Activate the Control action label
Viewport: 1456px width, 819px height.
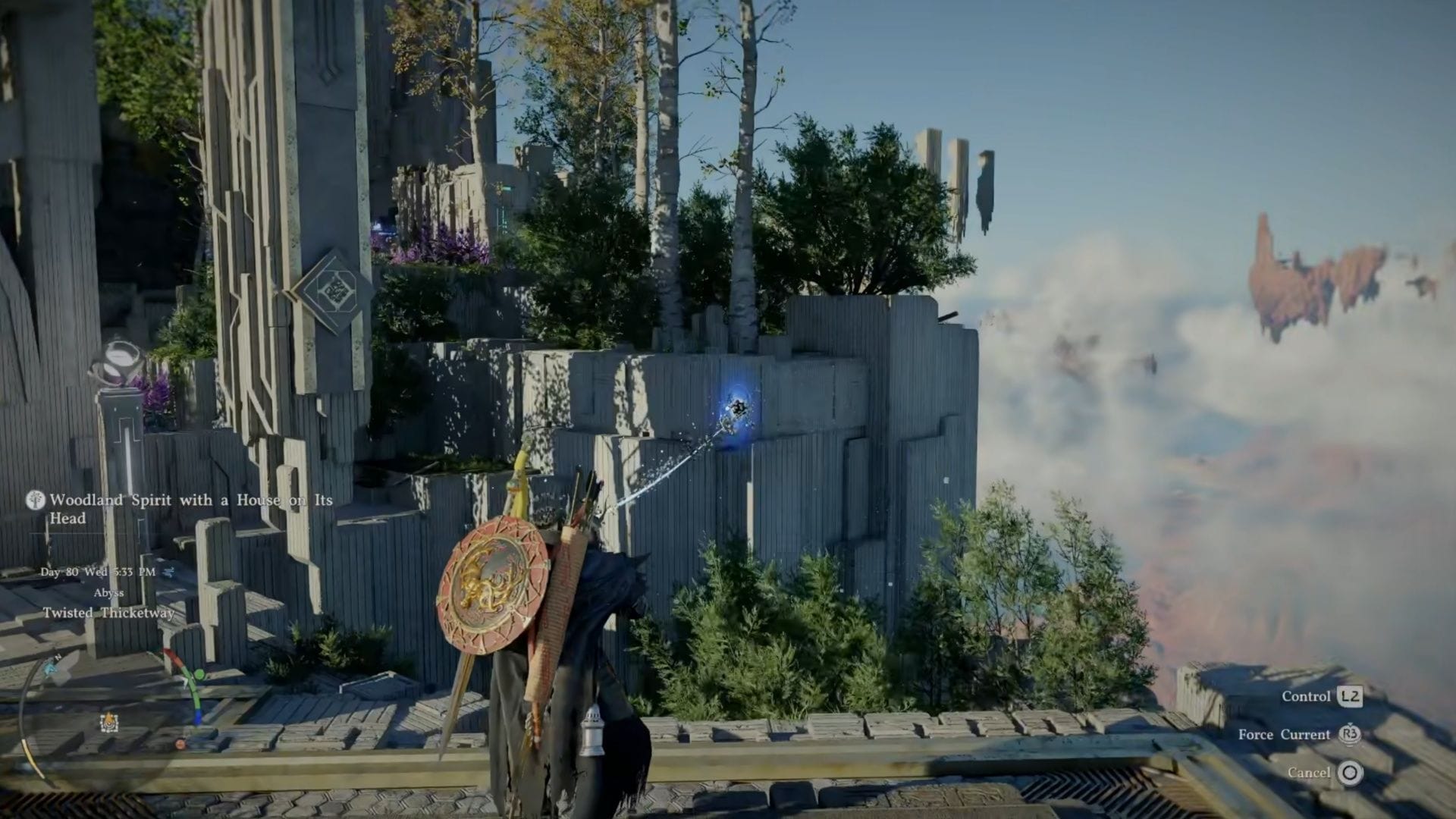tap(1306, 696)
